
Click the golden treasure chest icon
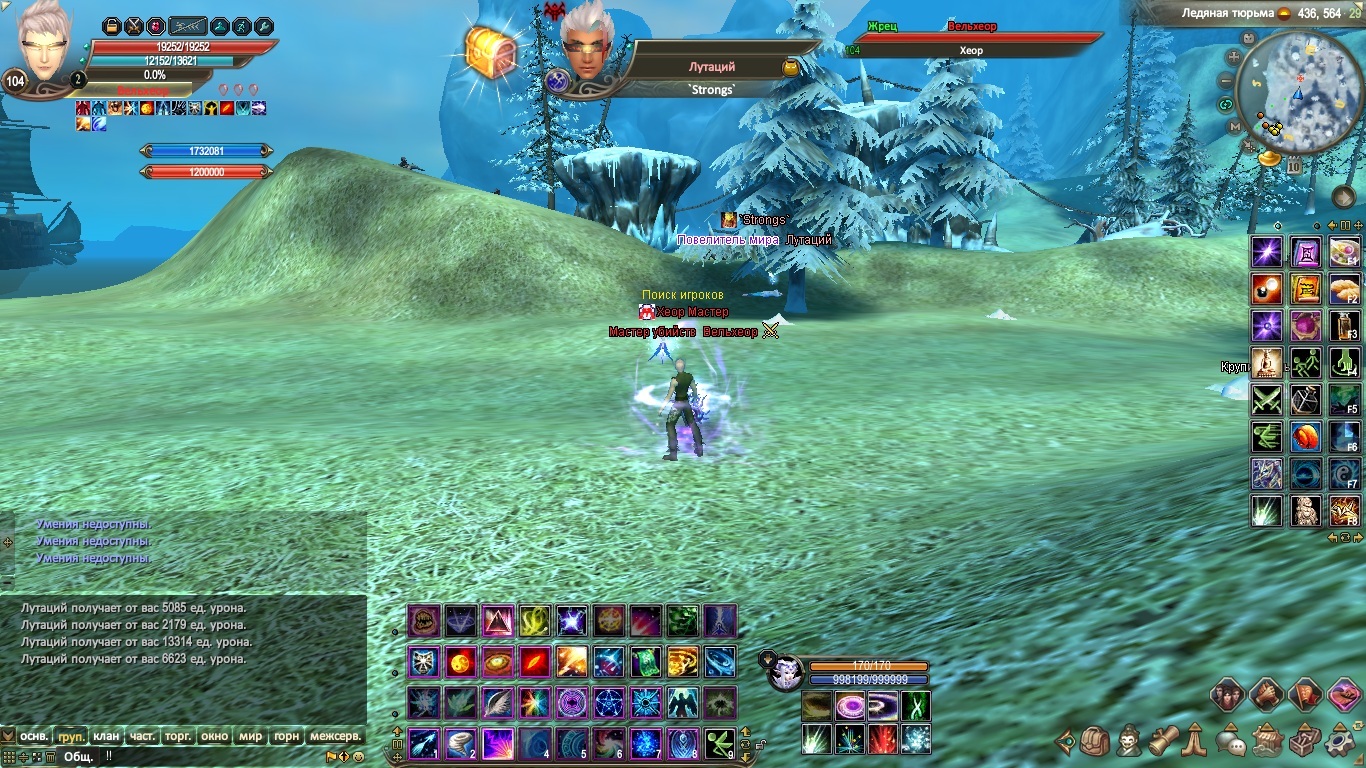490,50
